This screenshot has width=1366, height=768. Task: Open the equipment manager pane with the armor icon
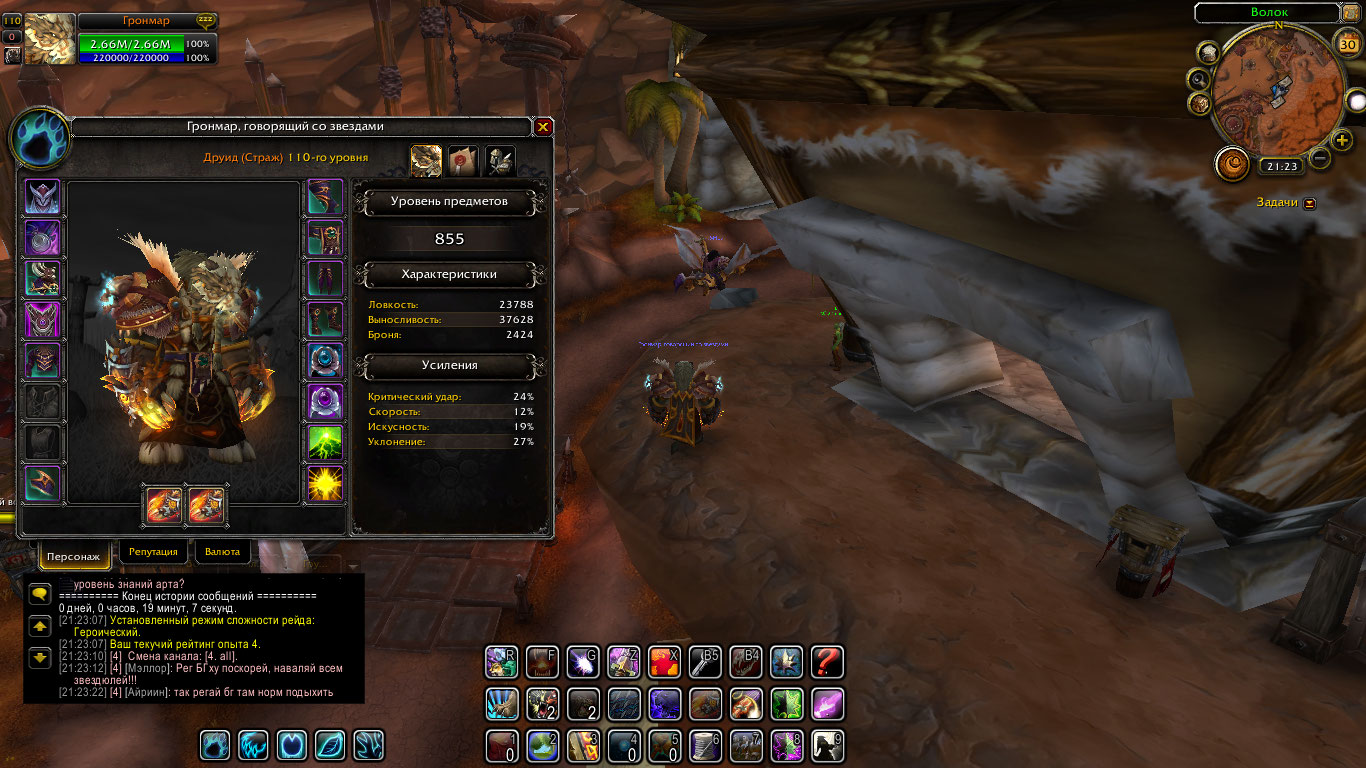[x=499, y=160]
